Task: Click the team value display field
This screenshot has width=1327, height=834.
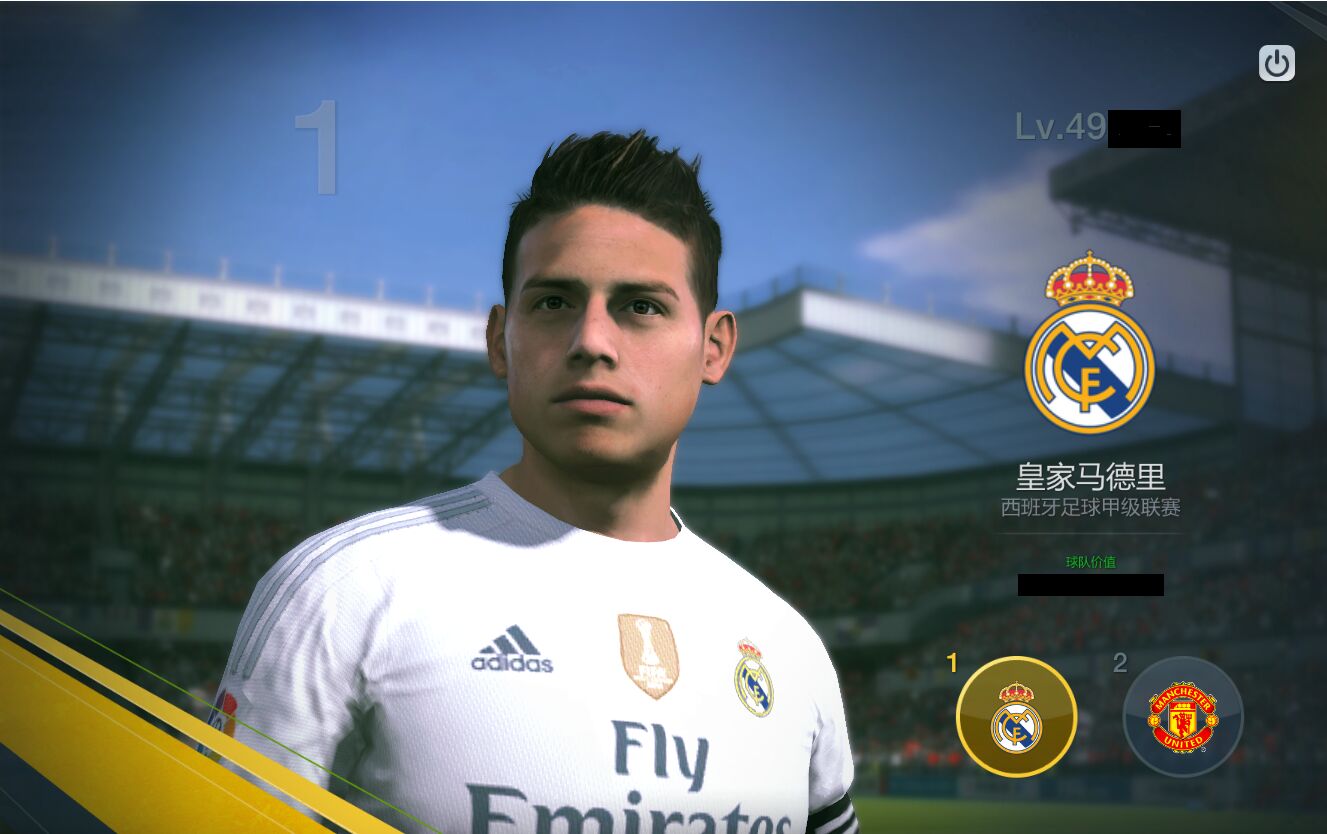Action: 1090,585
